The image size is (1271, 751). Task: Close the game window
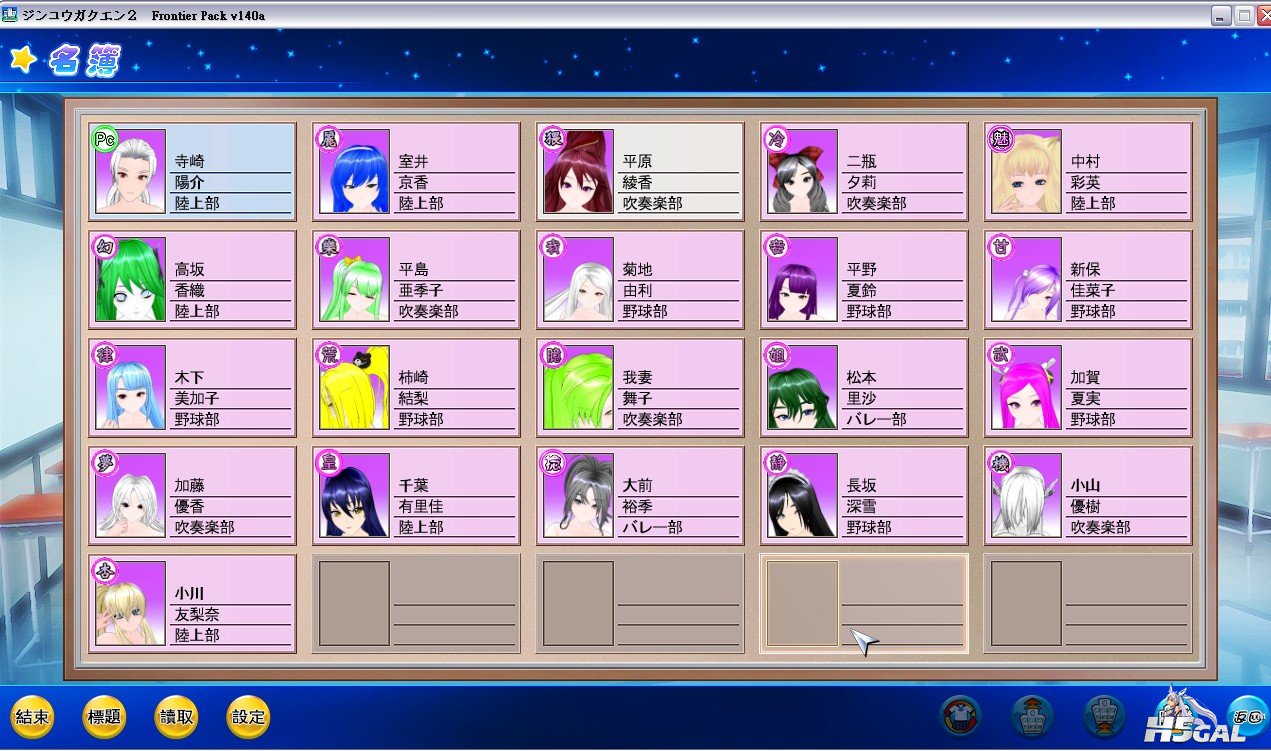[x=1261, y=15]
